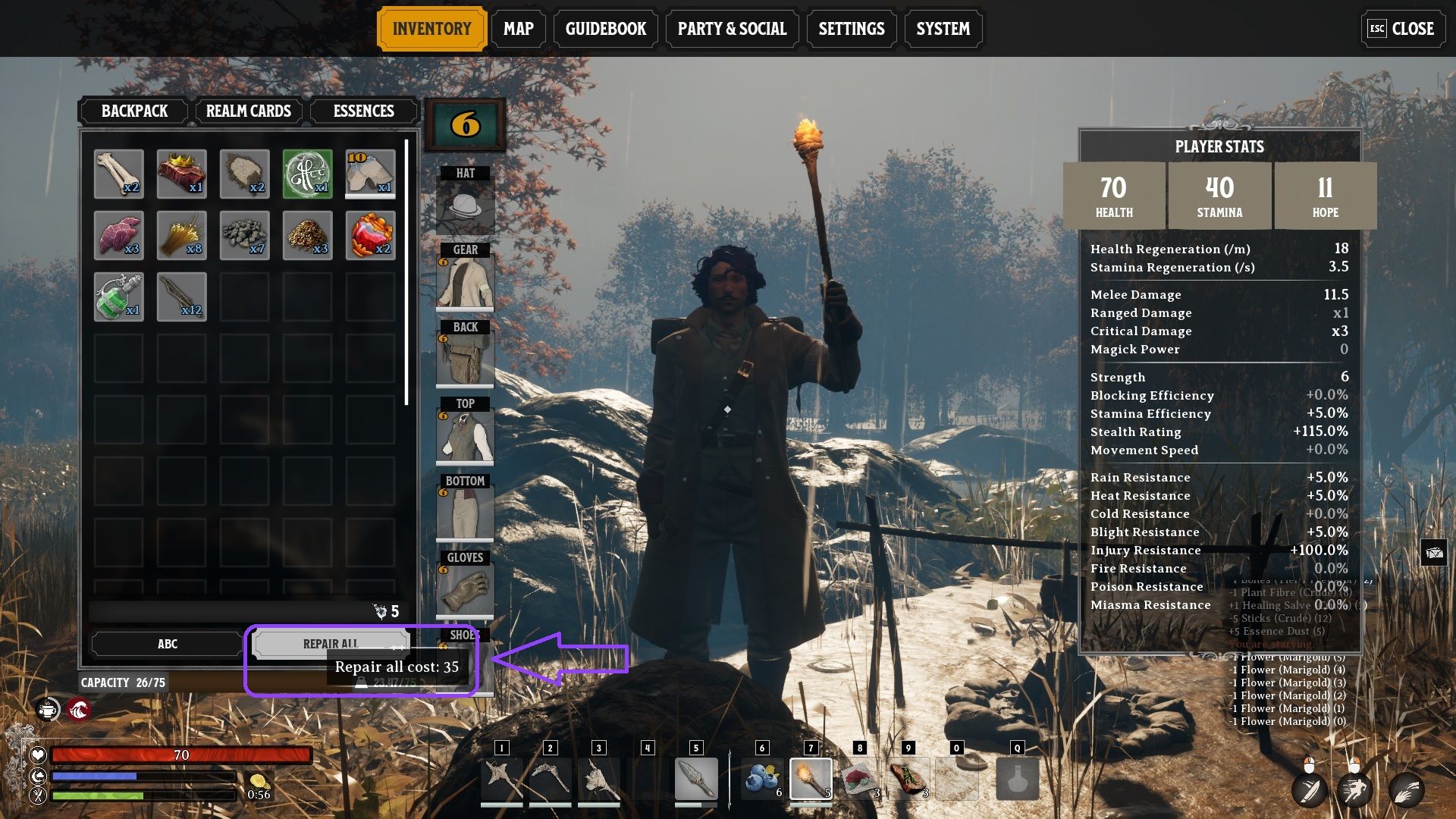Viewport: 1456px width, 819px height.
Task: Select the torch in the hotbar
Action: coord(811,778)
